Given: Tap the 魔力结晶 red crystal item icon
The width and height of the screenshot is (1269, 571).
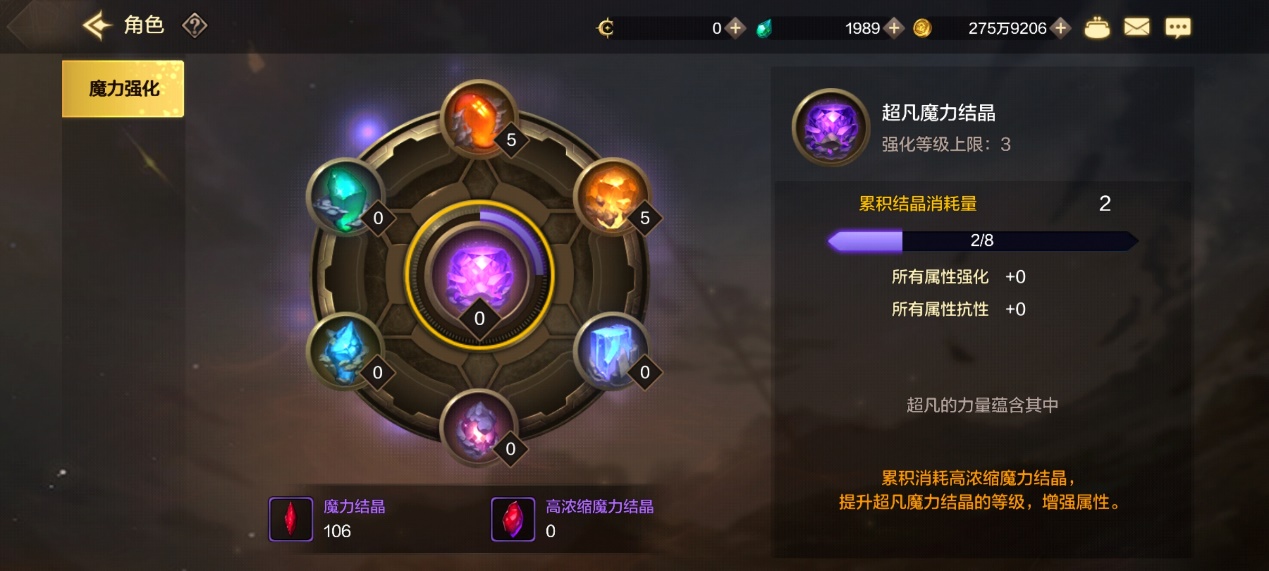Looking at the screenshot, I should [x=291, y=520].
